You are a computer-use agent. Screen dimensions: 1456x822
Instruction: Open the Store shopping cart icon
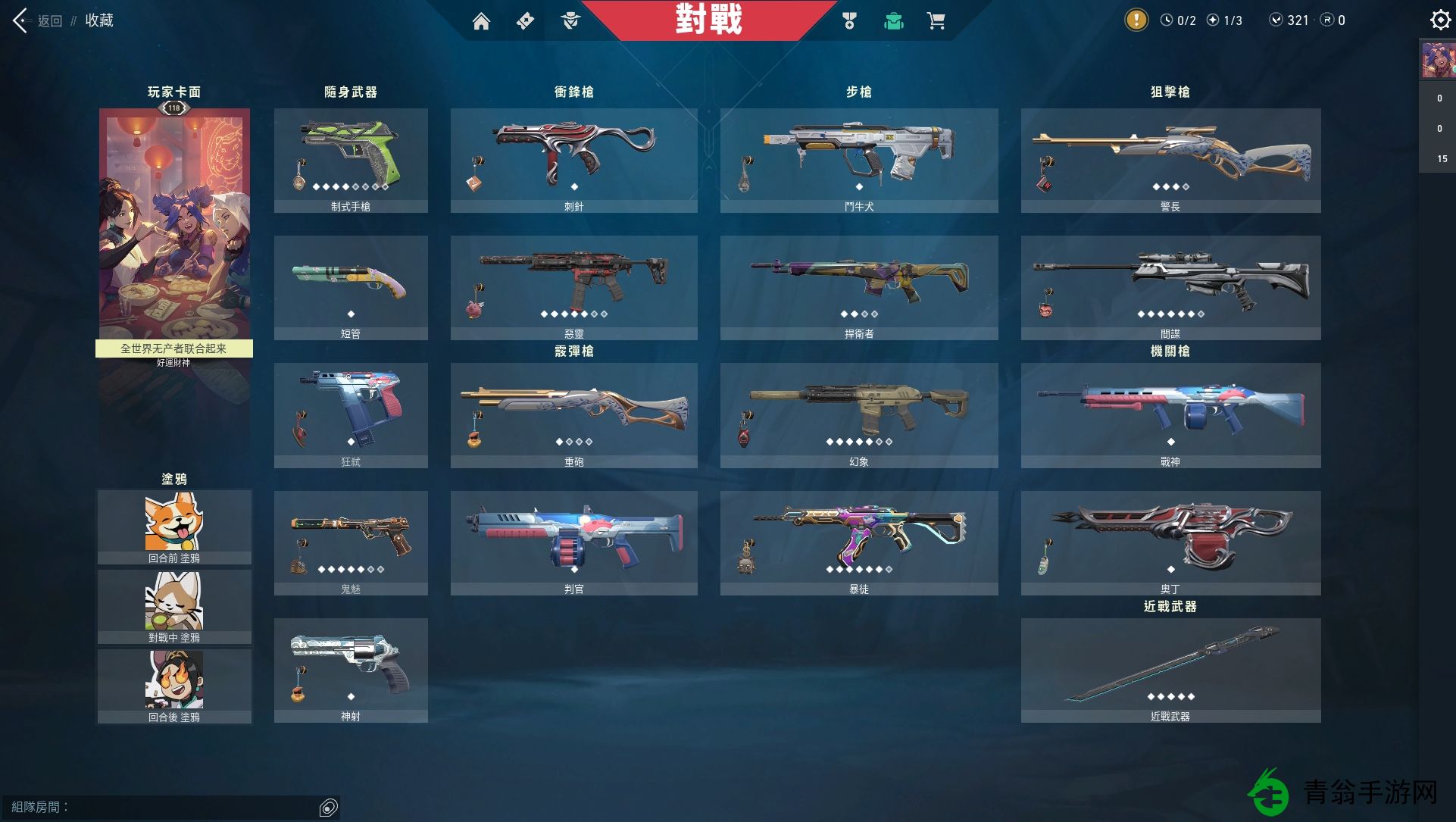tap(937, 21)
